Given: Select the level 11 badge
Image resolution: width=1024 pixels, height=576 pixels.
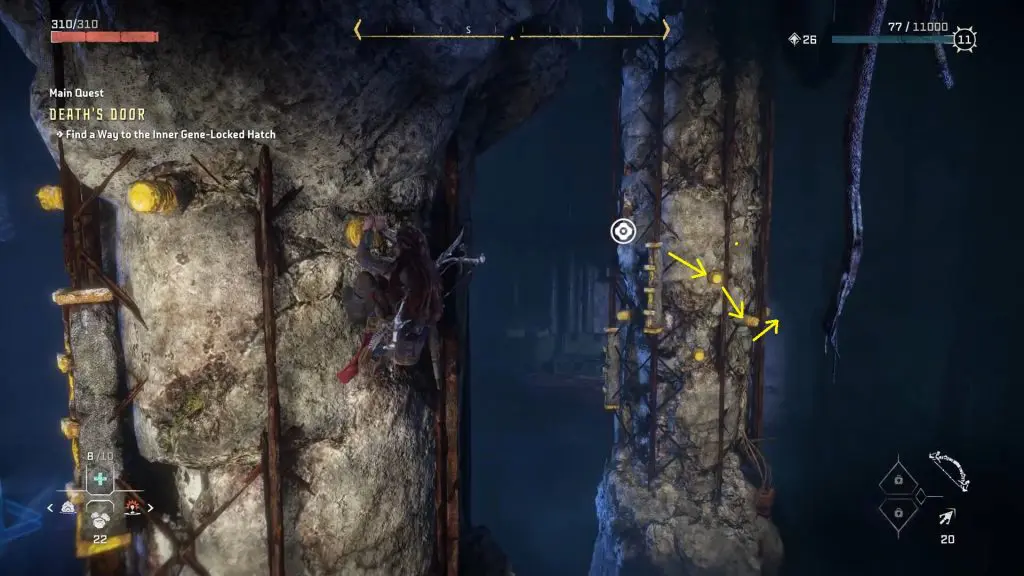Looking at the screenshot, I should coord(964,40).
